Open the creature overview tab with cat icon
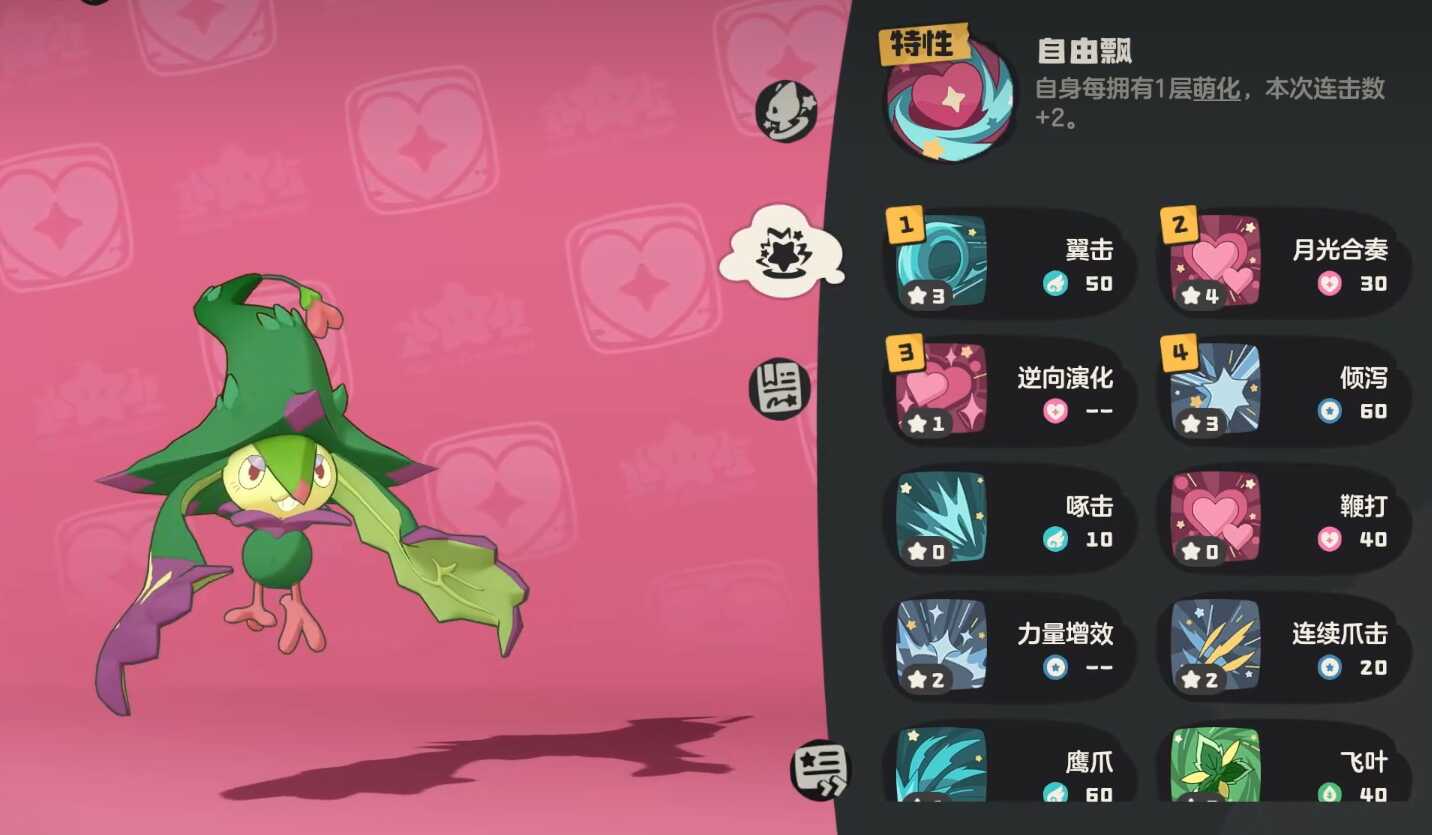 click(785, 110)
